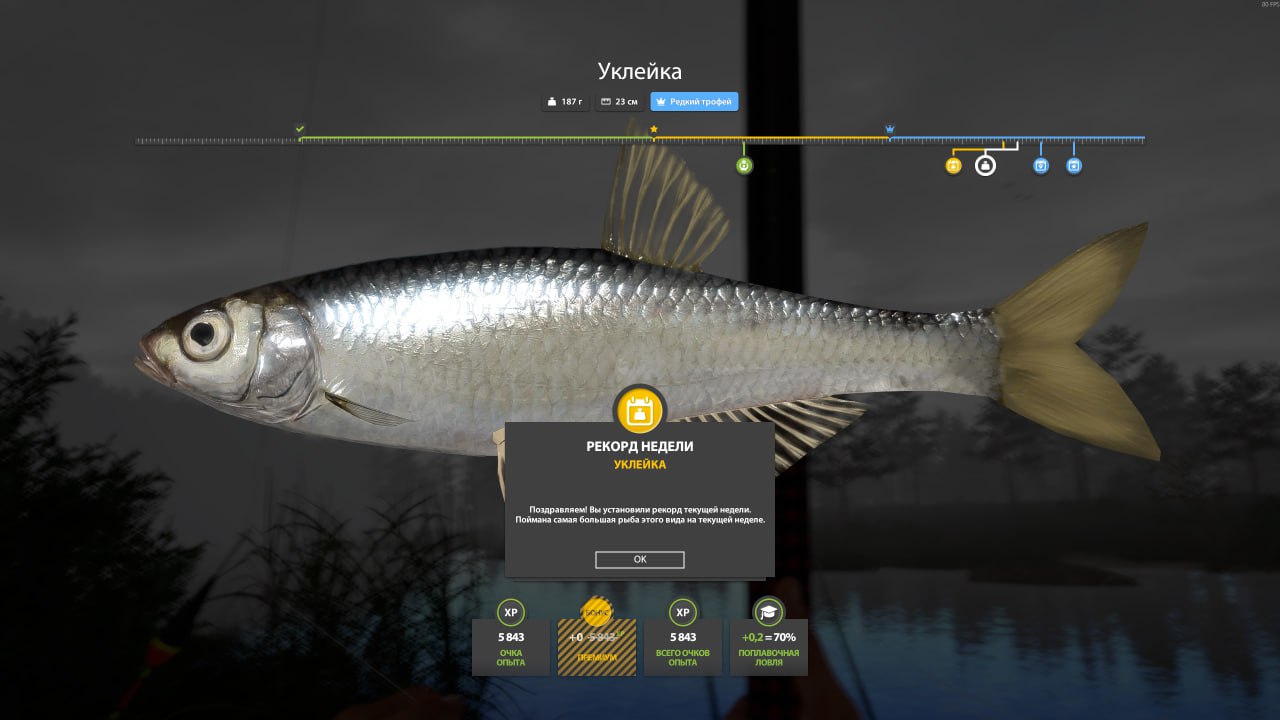Confirm the weekly record dialog with OK
This screenshot has width=1280, height=720.
pyautogui.click(x=639, y=560)
